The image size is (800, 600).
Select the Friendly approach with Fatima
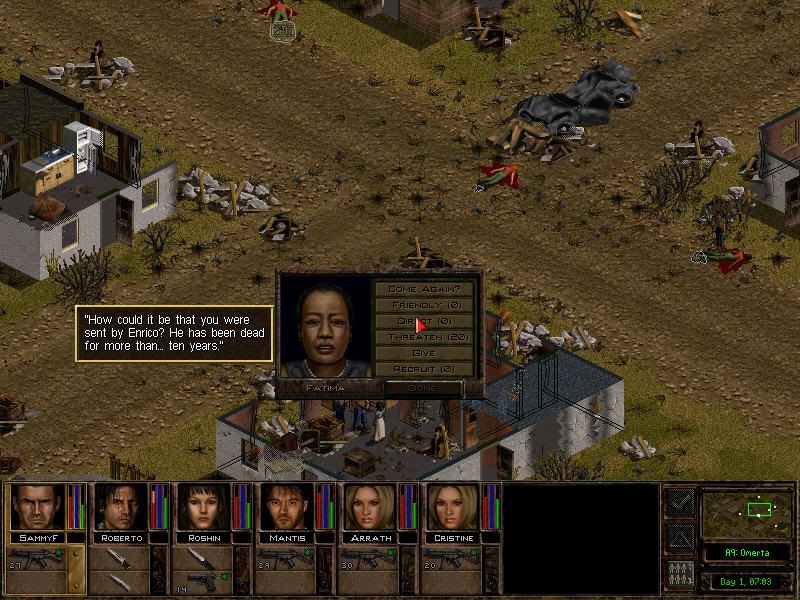(x=426, y=305)
